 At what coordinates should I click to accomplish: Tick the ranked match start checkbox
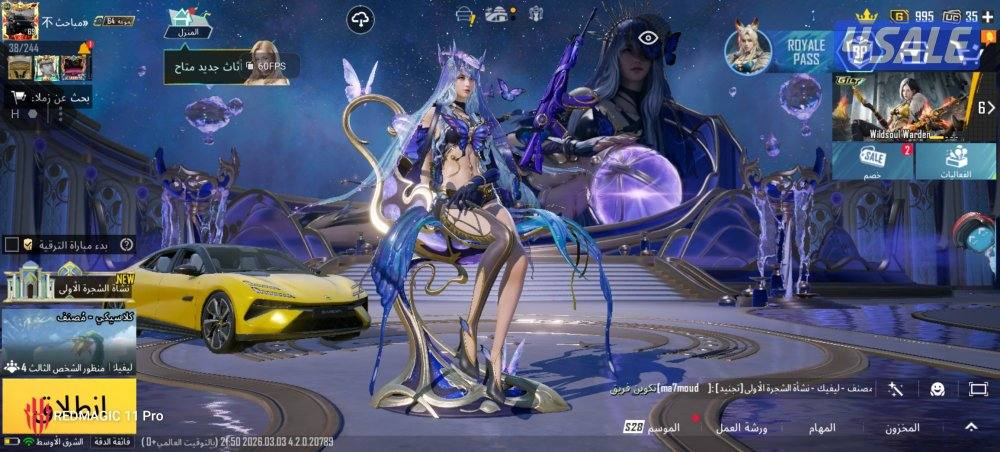coord(12,244)
